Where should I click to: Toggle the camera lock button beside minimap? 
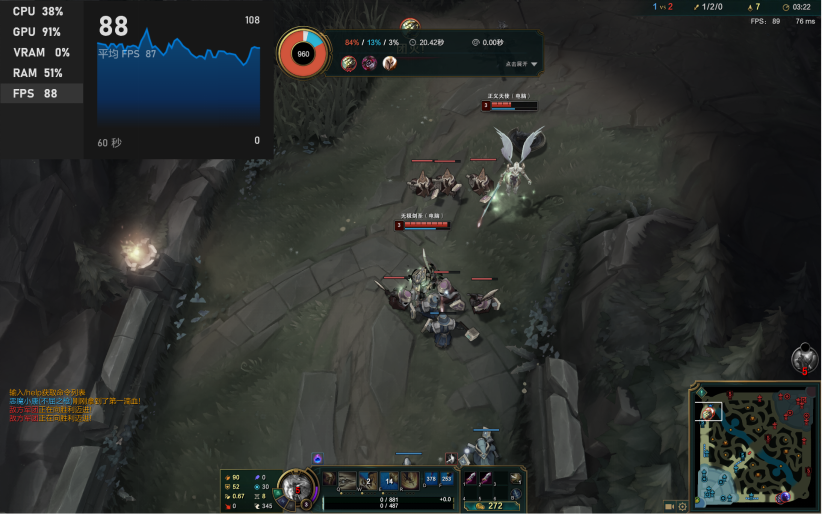(x=669, y=506)
